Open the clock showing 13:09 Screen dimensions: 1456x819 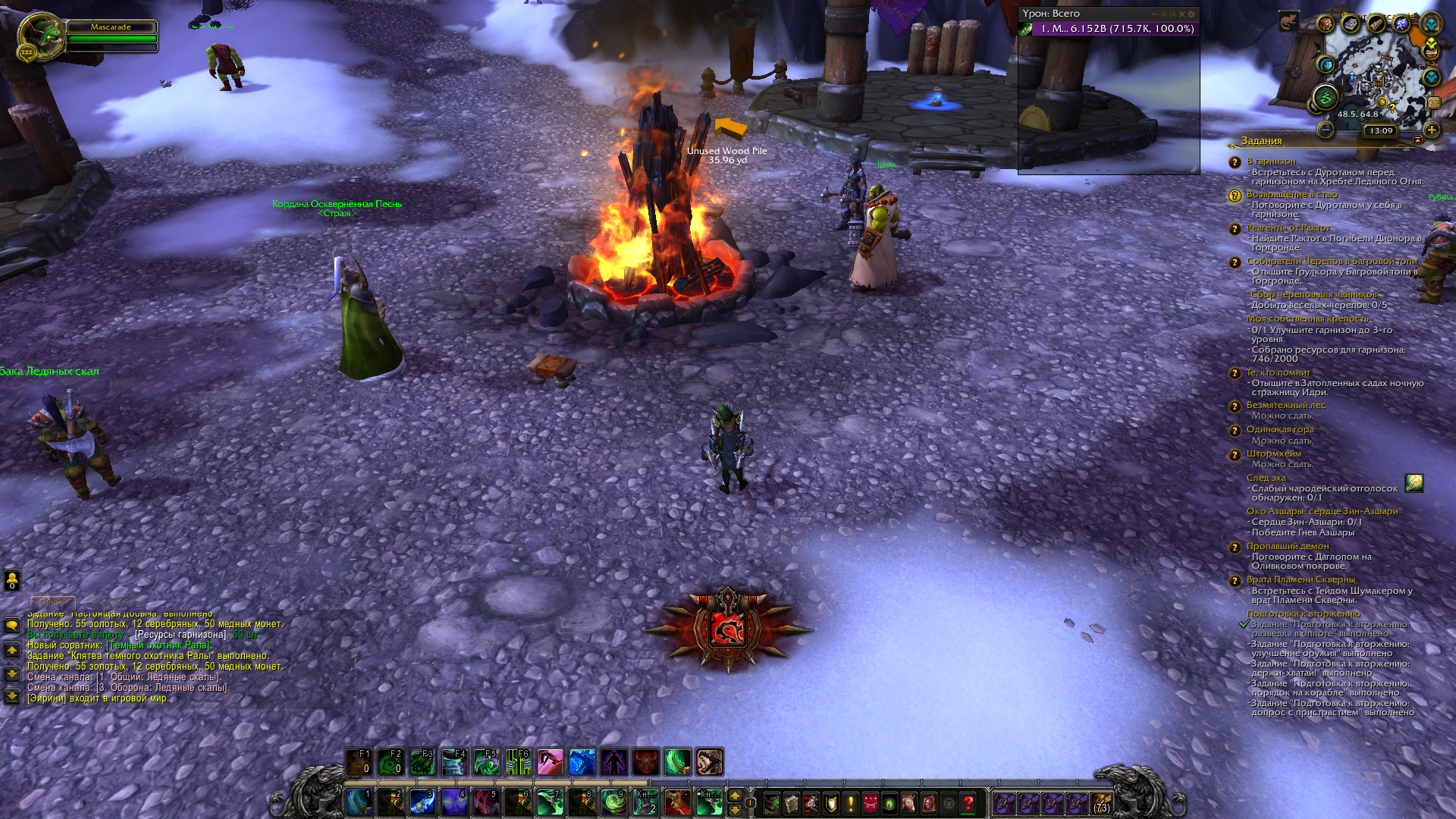pos(1380,130)
